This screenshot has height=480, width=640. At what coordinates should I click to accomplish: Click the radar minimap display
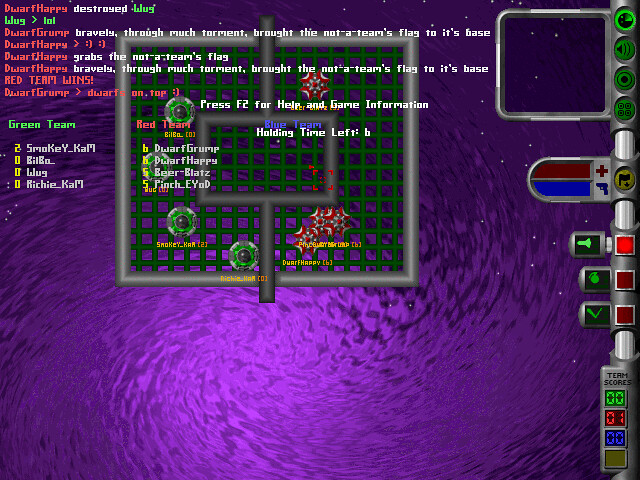[x=552, y=63]
